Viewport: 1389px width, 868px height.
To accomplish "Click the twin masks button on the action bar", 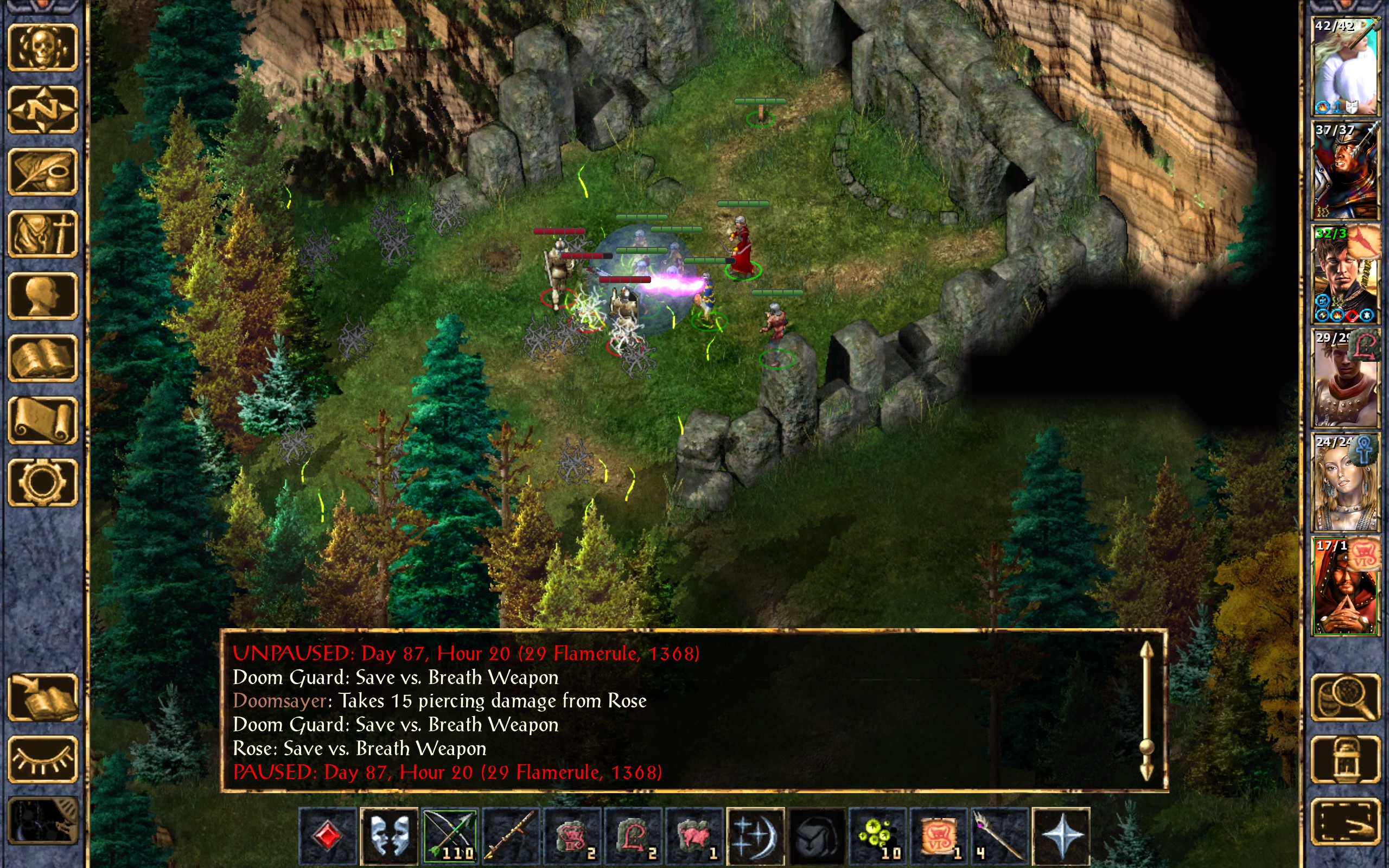I will pos(389,836).
